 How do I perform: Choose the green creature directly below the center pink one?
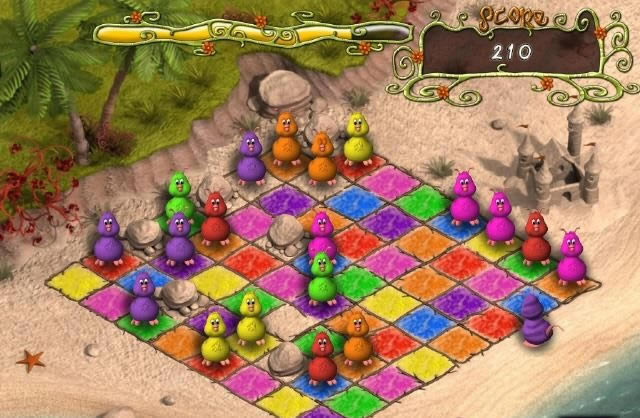[321, 276]
